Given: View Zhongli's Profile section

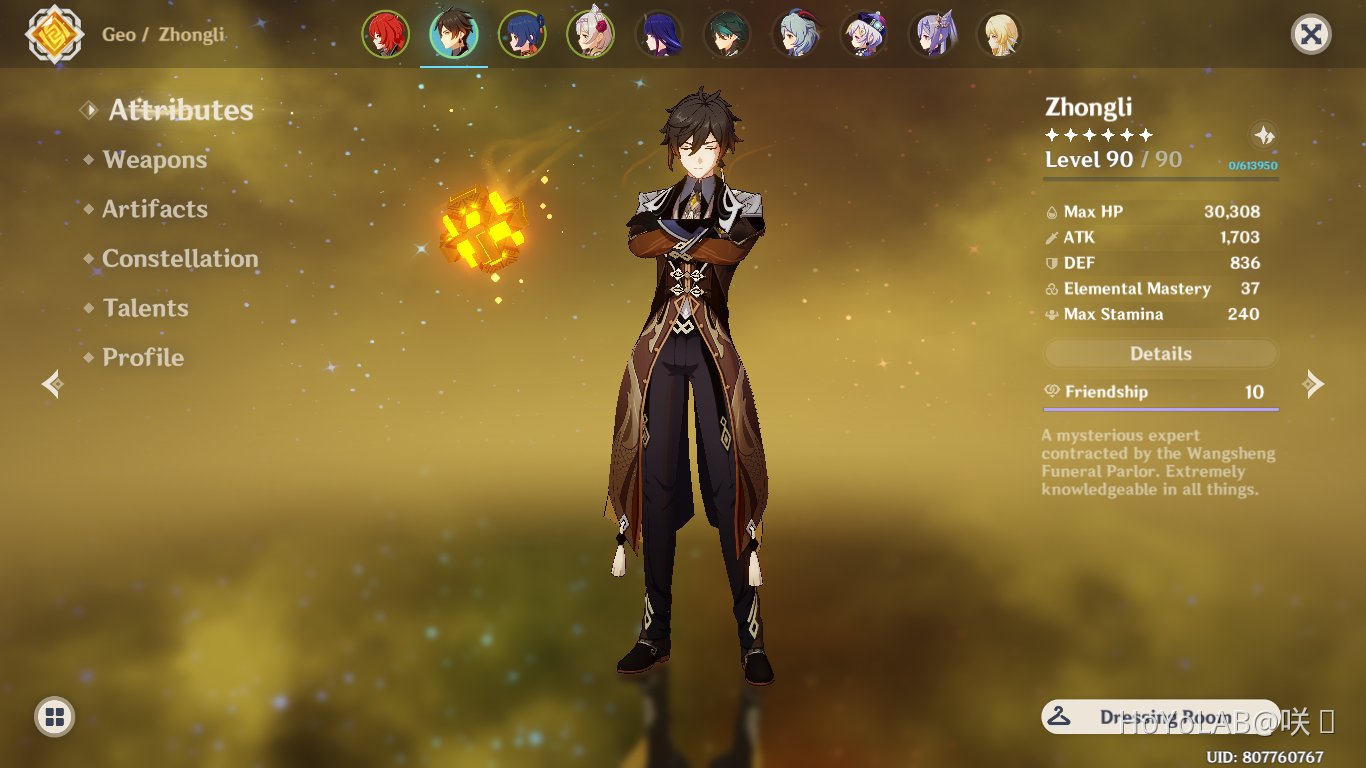Looking at the screenshot, I should click(142, 357).
